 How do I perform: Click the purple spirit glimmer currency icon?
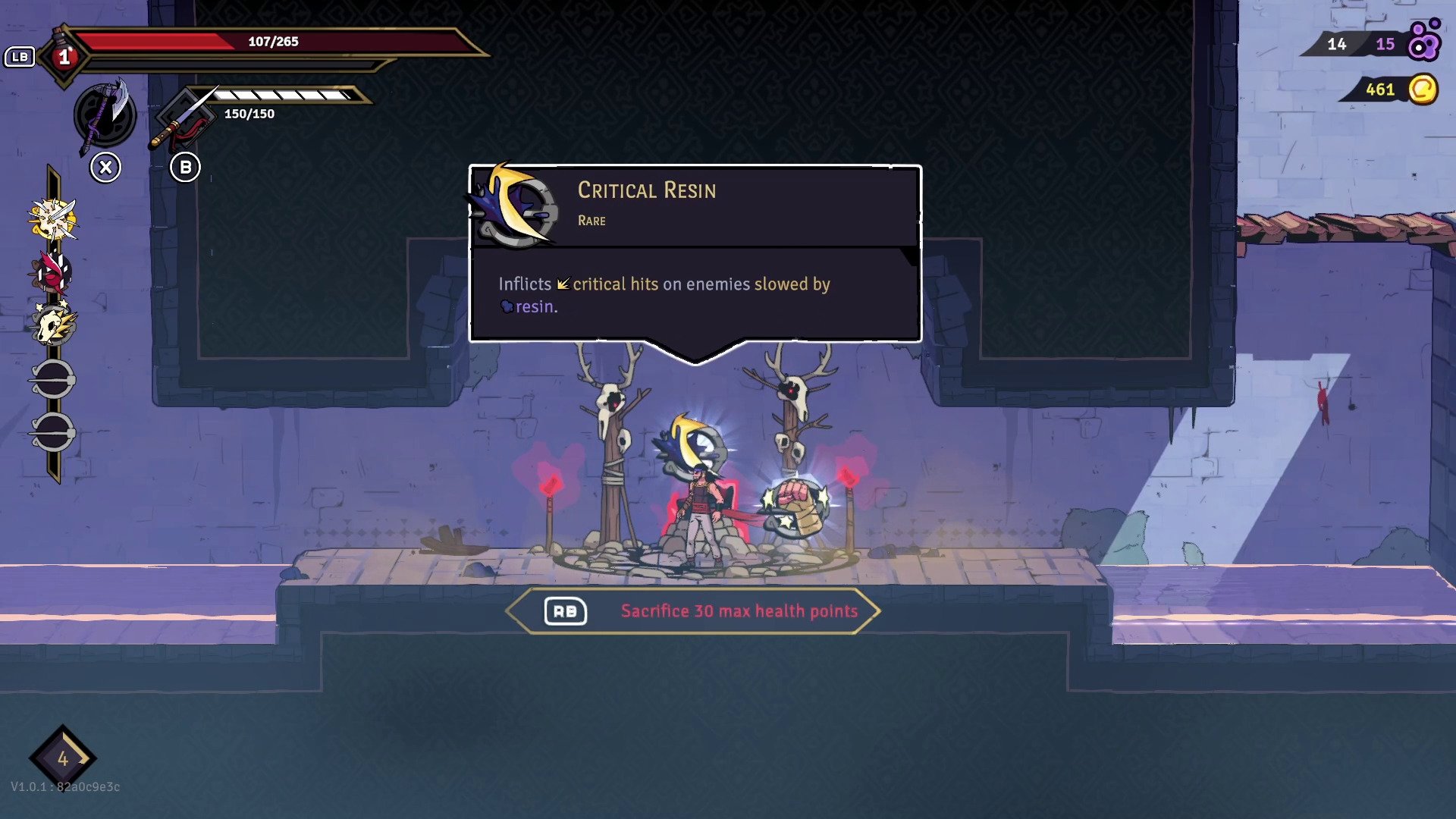tap(1423, 42)
